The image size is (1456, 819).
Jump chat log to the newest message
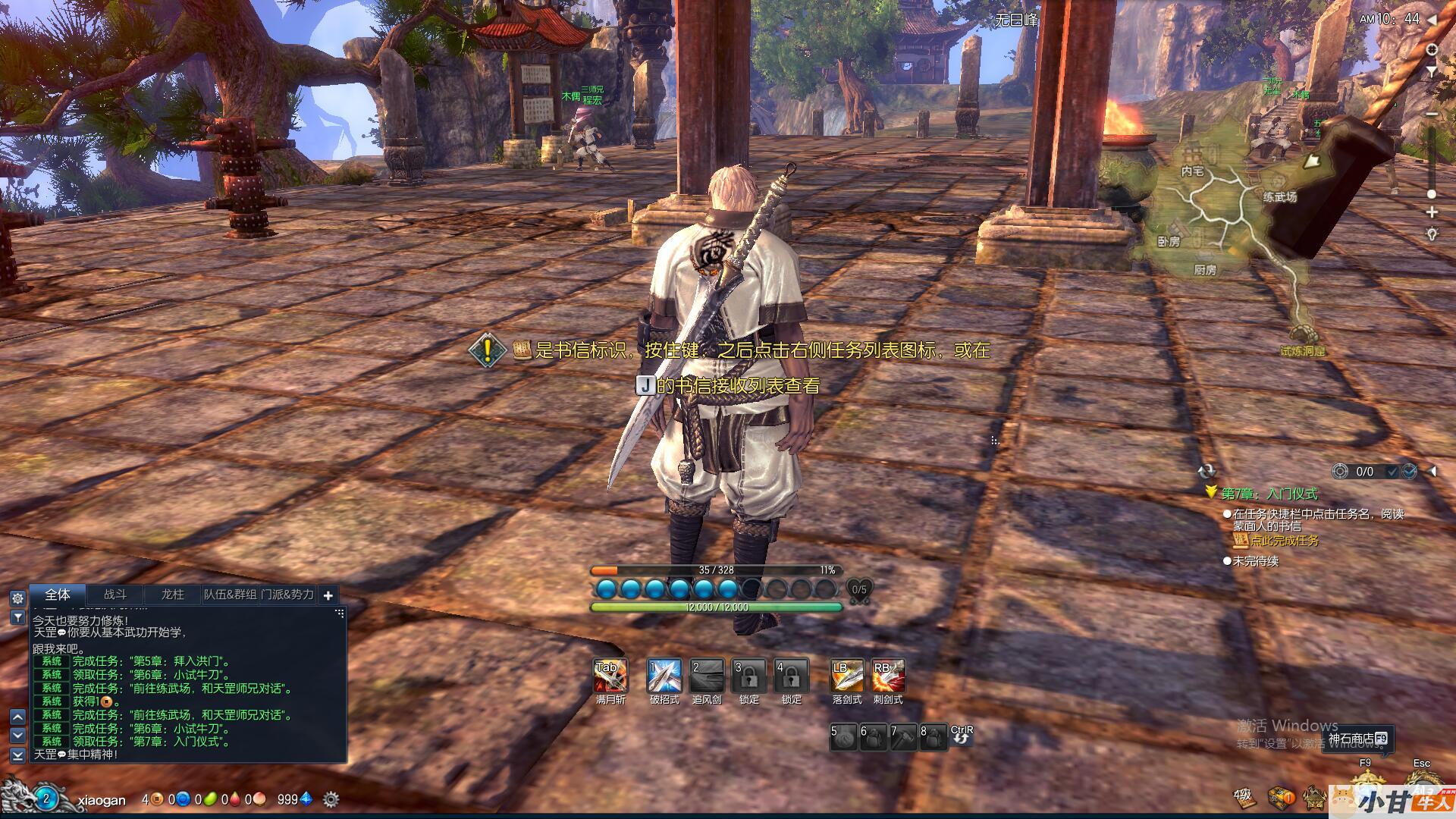[17, 755]
